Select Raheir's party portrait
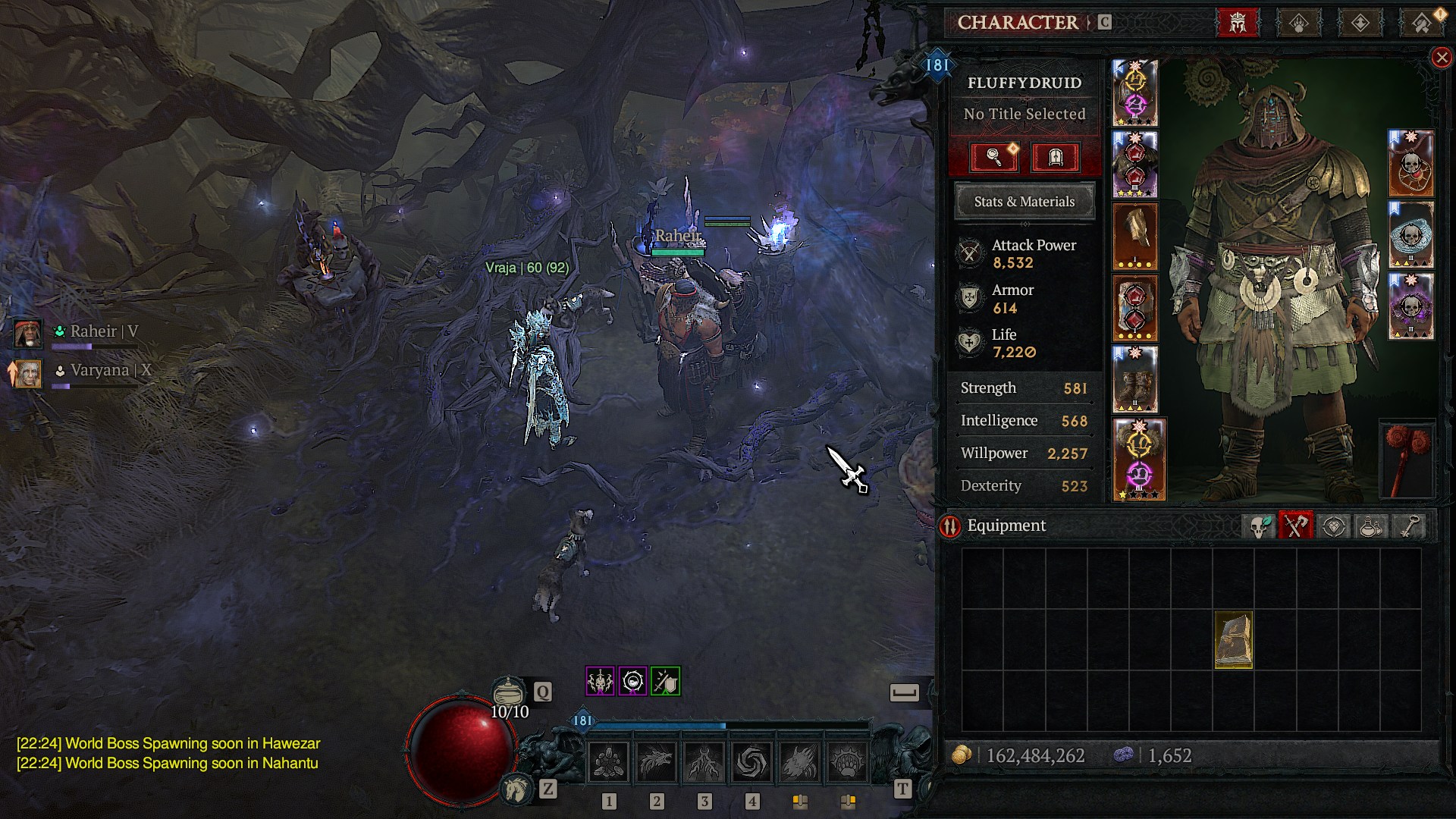Viewport: 1456px width, 819px height. click(28, 333)
